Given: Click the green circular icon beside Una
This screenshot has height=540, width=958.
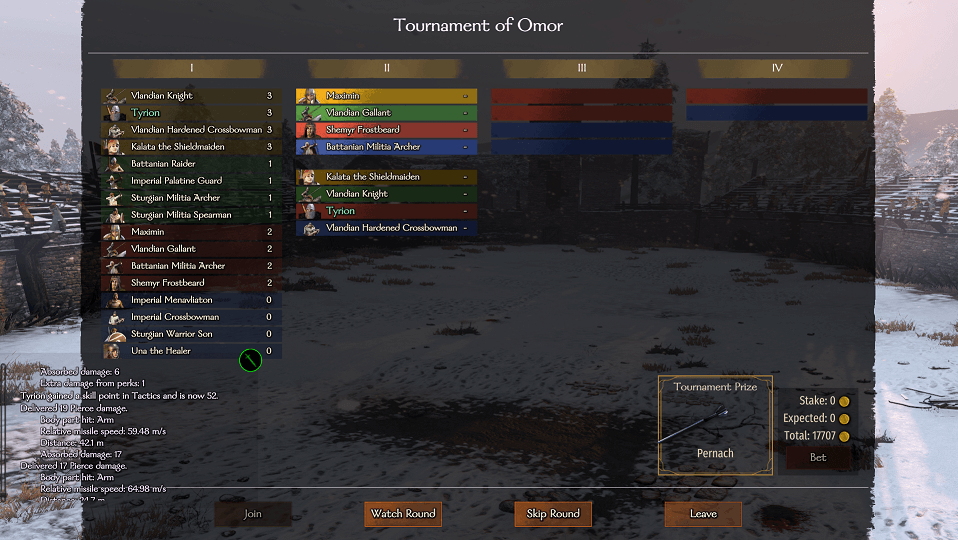Looking at the screenshot, I should click(250, 360).
